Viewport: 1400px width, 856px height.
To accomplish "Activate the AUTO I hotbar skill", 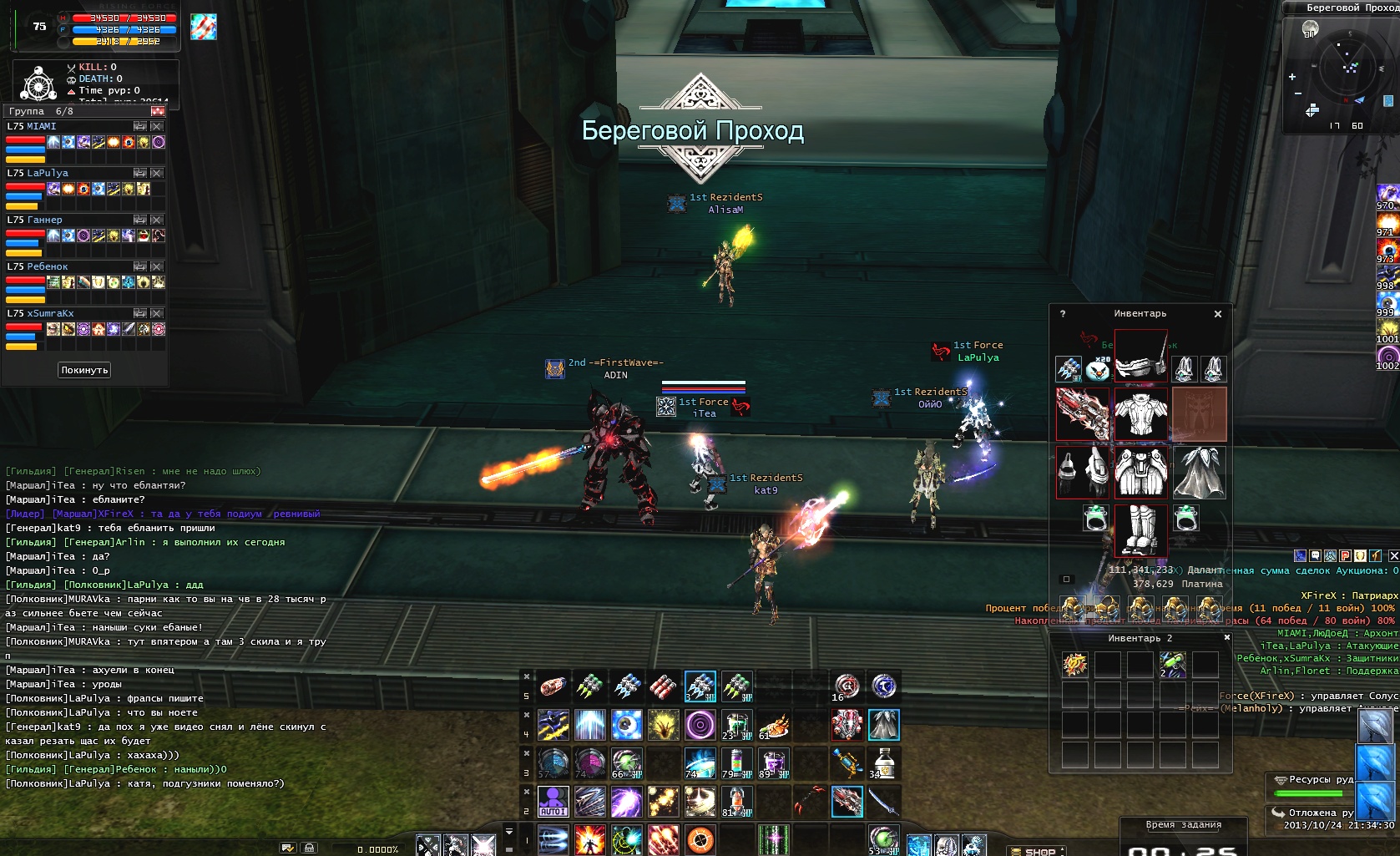I will click(553, 801).
